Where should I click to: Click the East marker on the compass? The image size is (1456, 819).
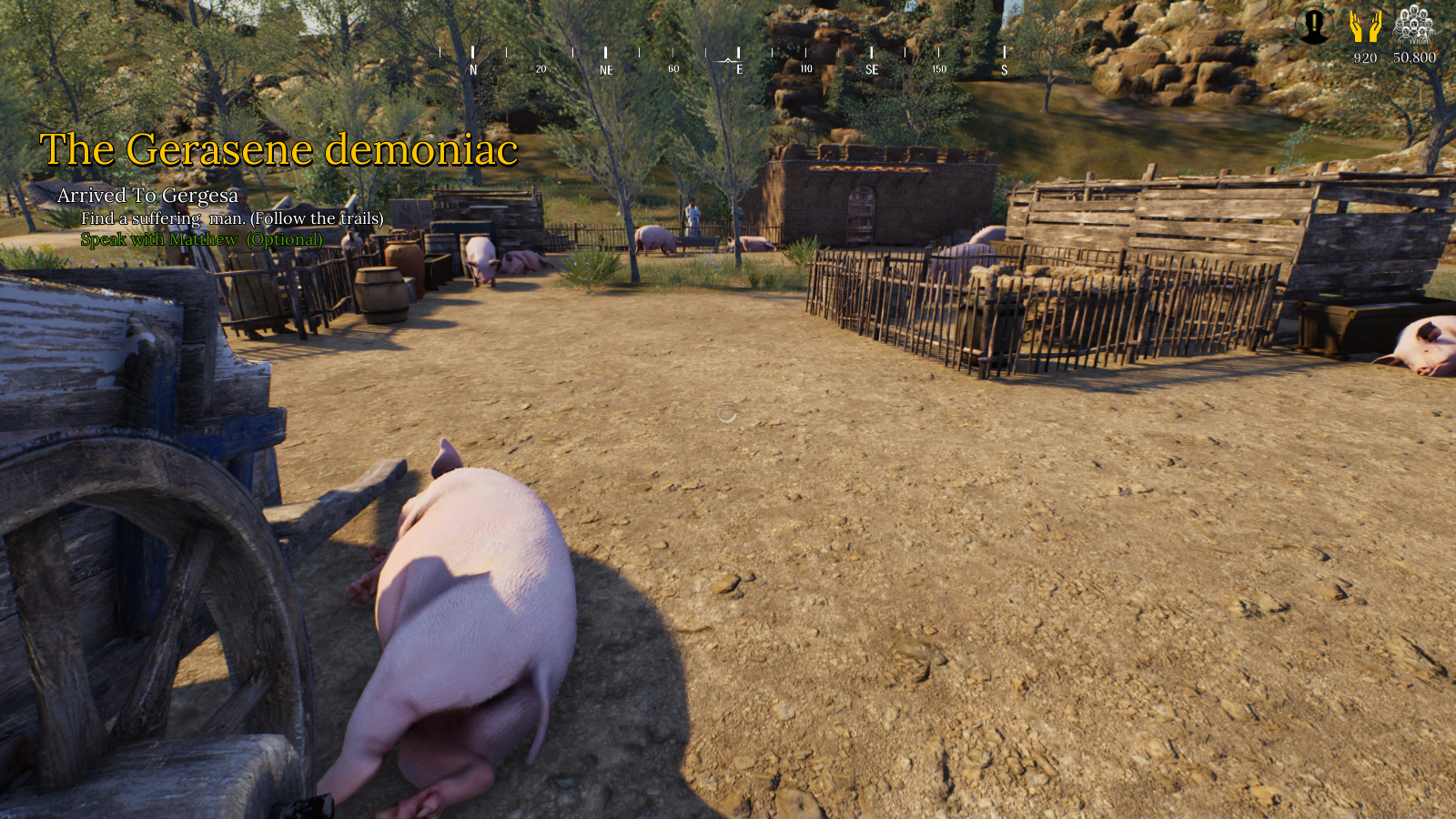(x=739, y=68)
